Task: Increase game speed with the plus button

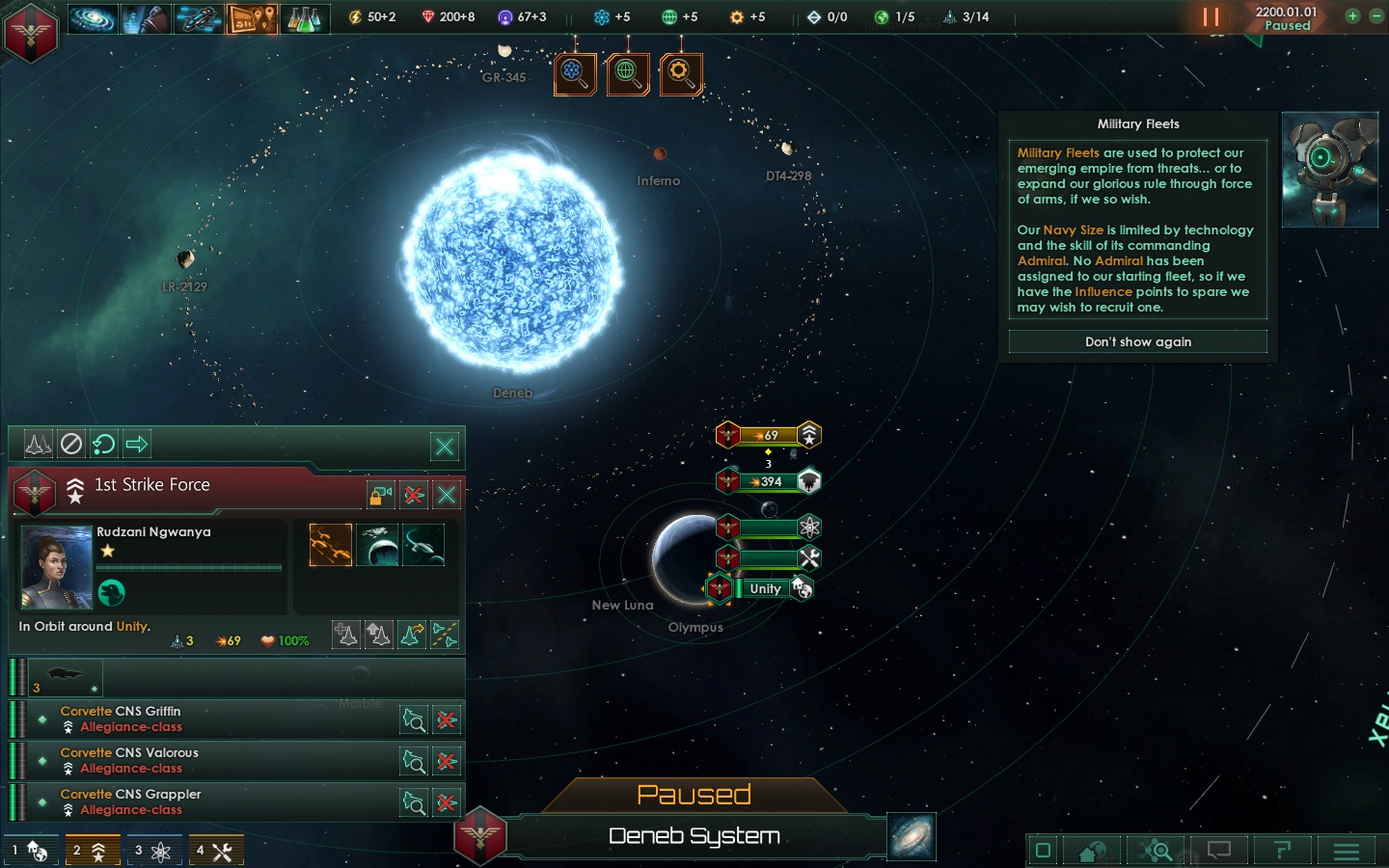Action: click(1352, 15)
